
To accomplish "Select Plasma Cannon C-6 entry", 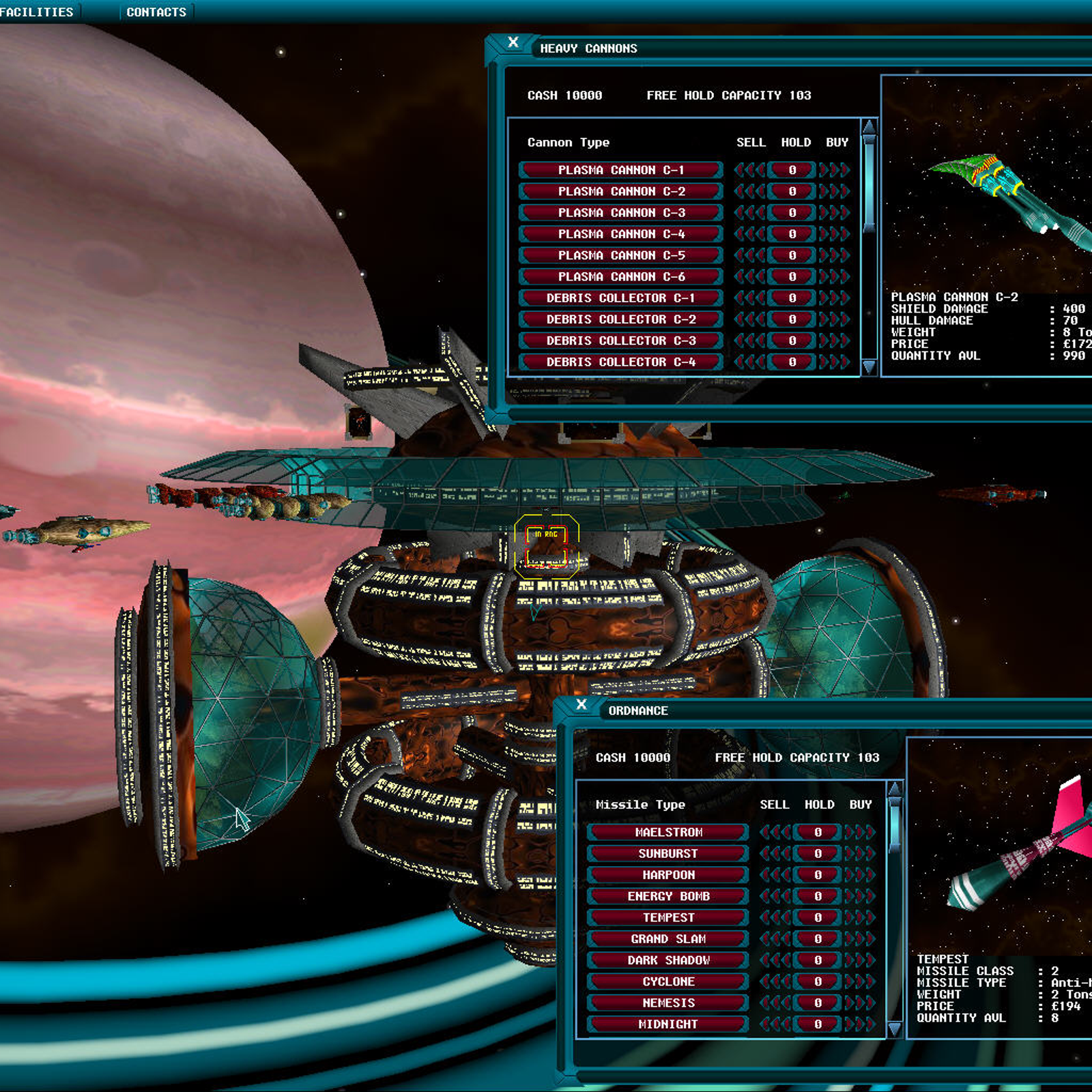I will click(x=620, y=276).
